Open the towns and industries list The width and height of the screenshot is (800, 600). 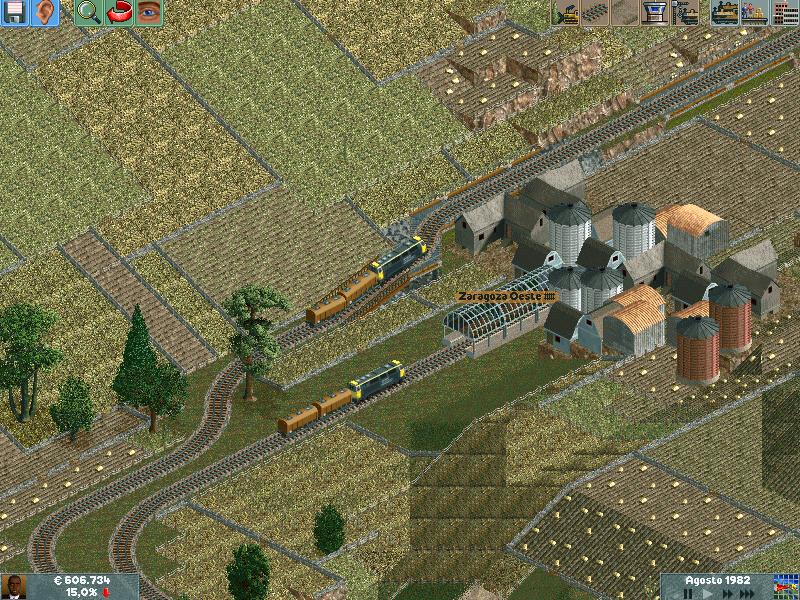point(784,13)
